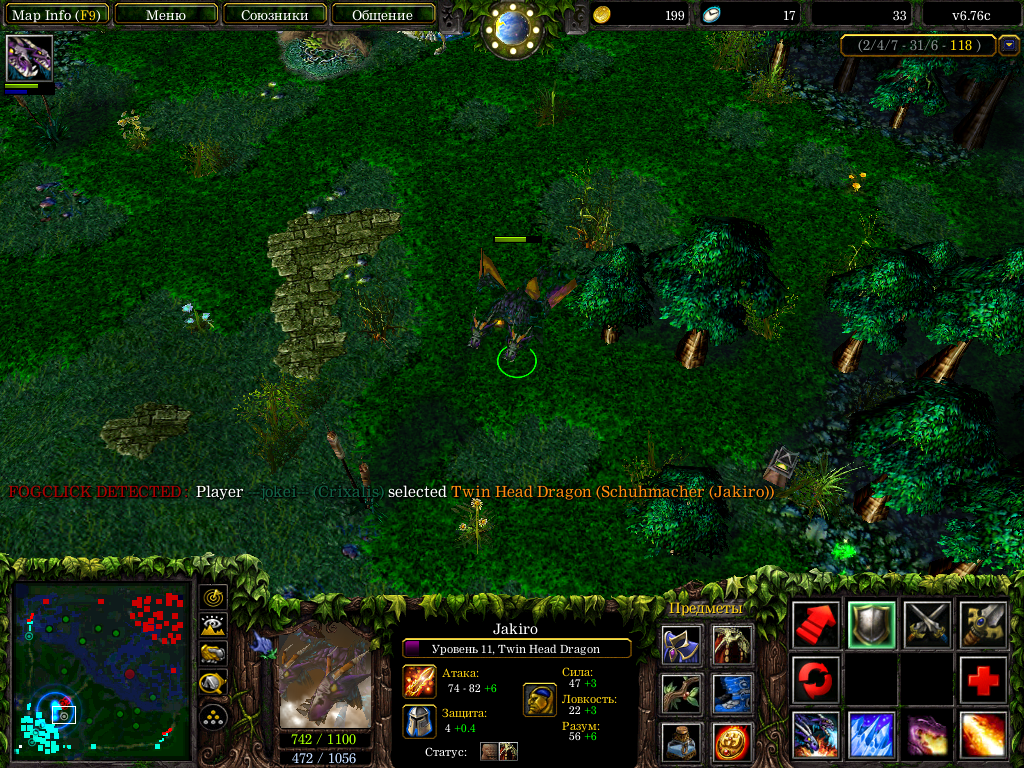The image size is (1024, 768).
Task: Cast Dual Breath twin dragon ability
Action: tap(815, 736)
